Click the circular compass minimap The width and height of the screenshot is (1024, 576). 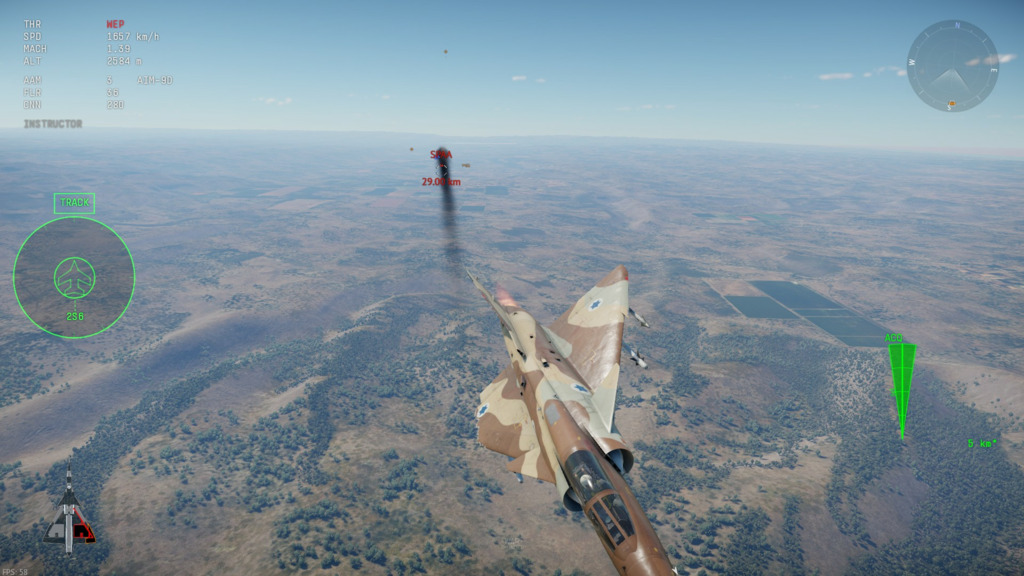click(x=952, y=66)
